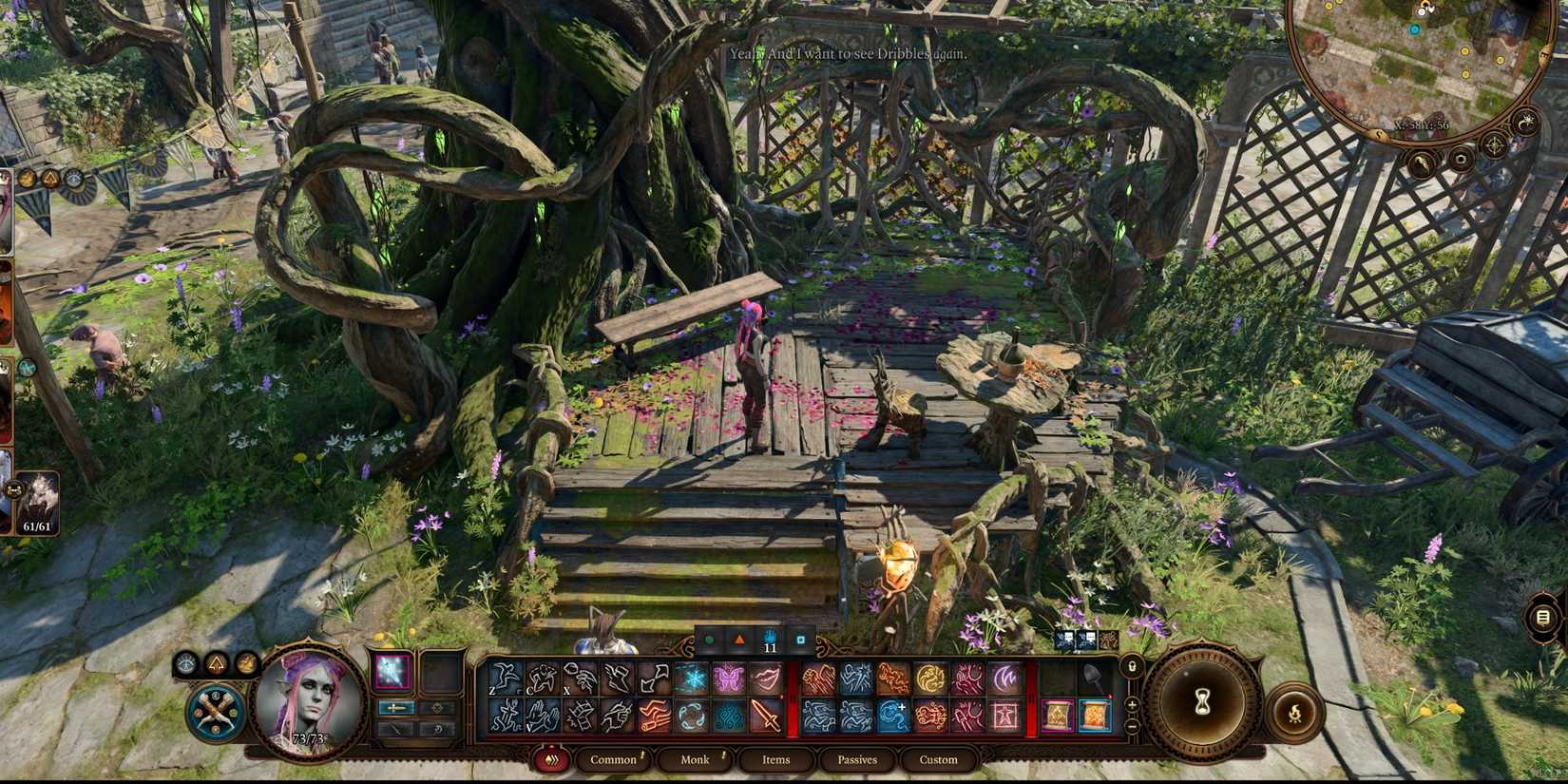Expand the hotbar with the double-arrow chevron

551,760
